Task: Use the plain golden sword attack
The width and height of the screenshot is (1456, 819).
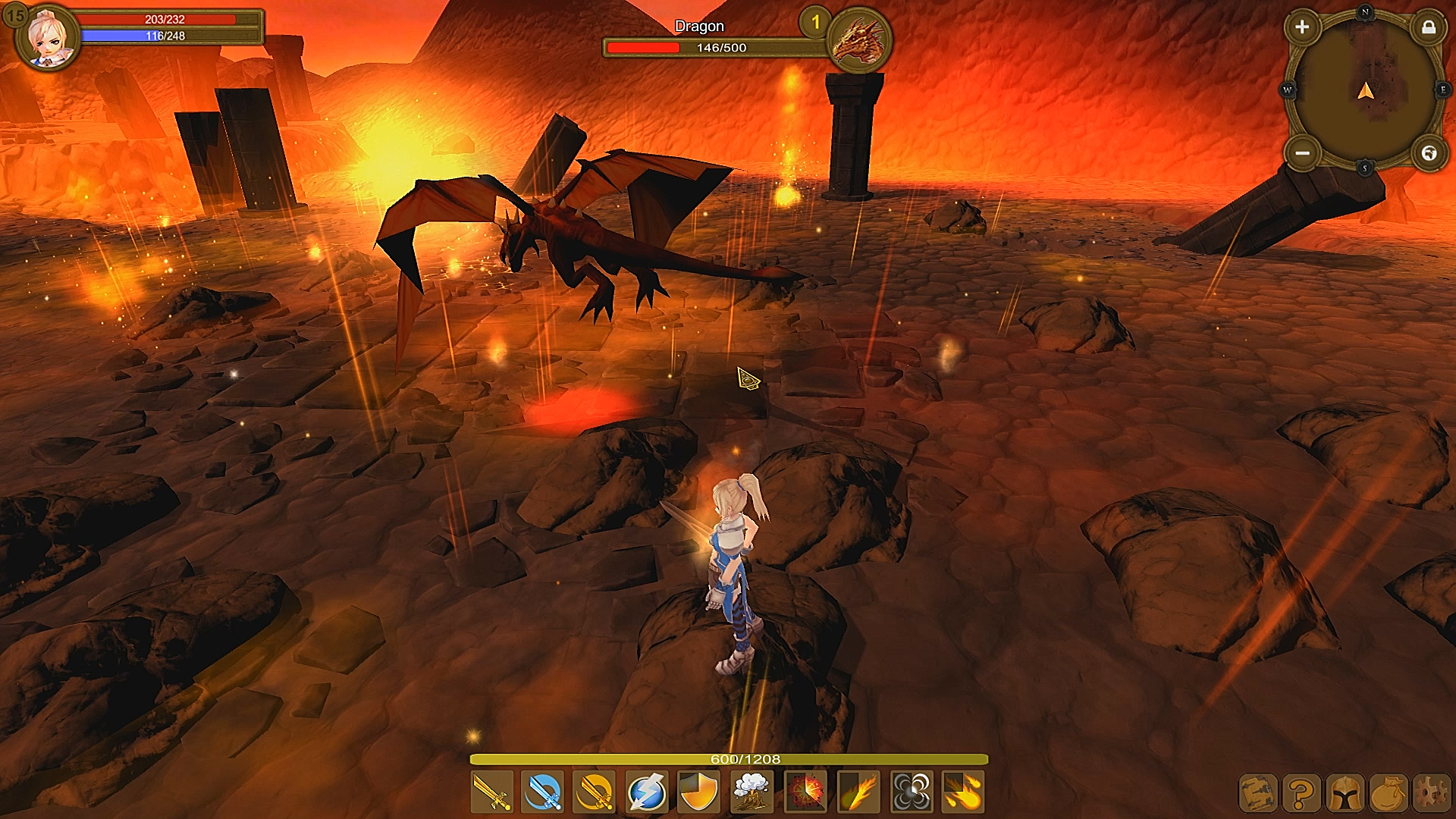Action: coord(492,792)
